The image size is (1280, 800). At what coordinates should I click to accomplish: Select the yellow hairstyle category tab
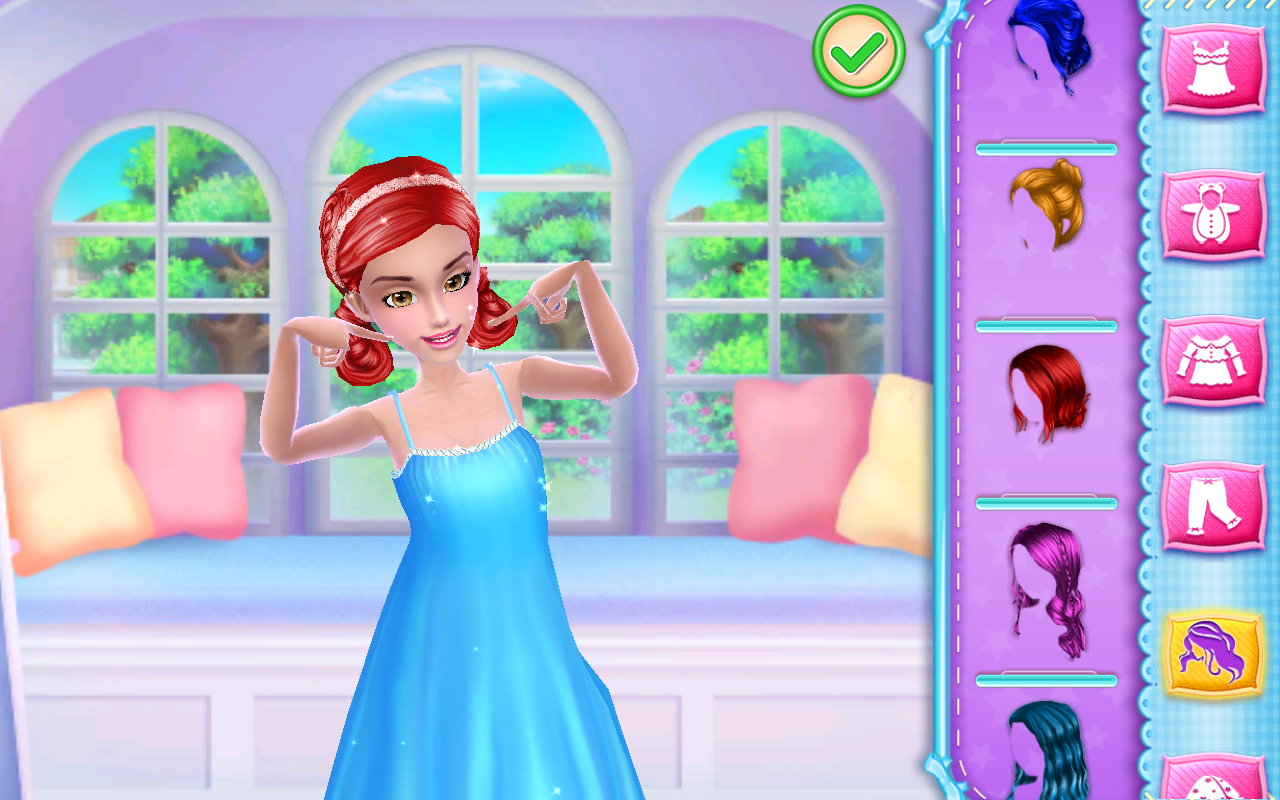(1214, 652)
